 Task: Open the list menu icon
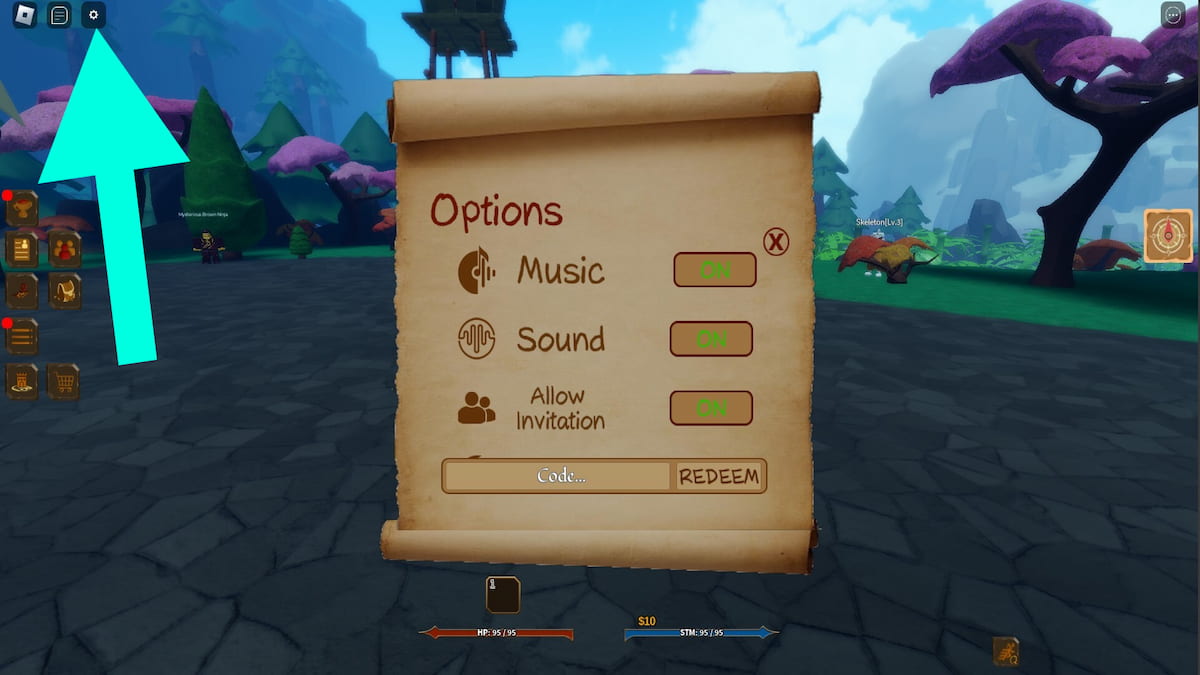(22, 337)
